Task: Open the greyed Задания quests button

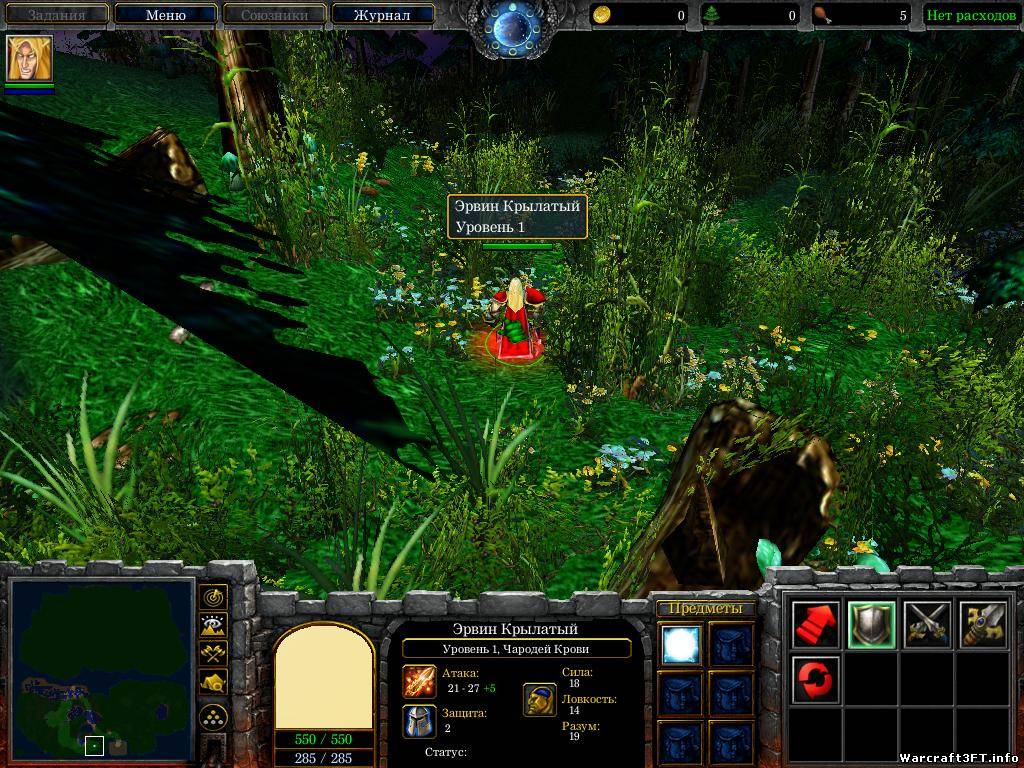Action: 55,15
